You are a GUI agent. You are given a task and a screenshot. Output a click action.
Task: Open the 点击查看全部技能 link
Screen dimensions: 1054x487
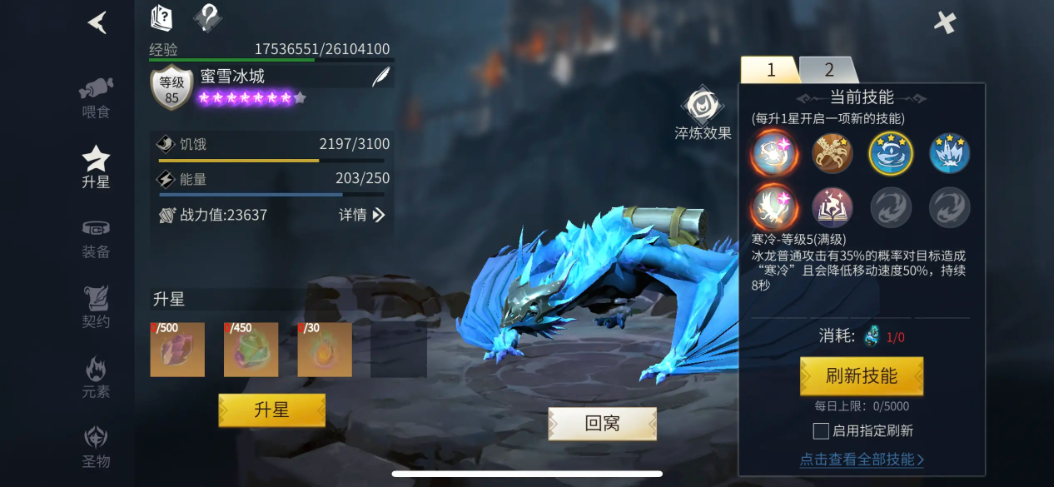861,460
